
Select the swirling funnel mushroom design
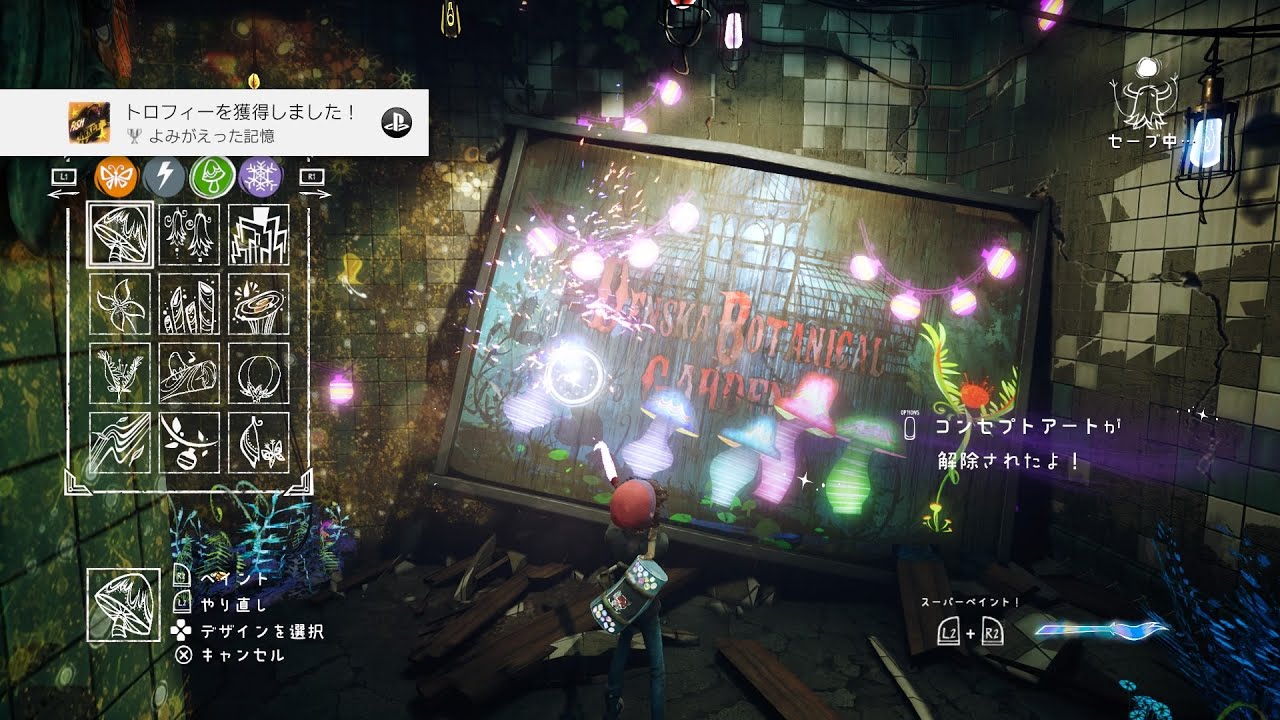258,304
